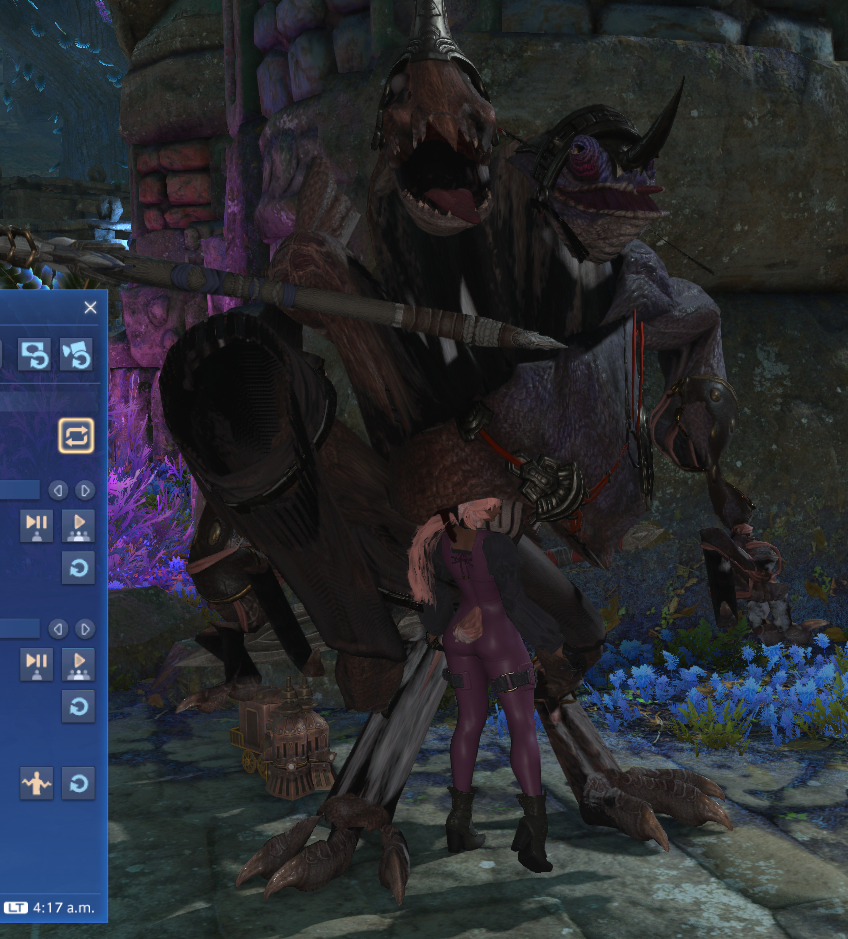Close the group pose settings panel
Screen dimensions: 848x939
click(90, 308)
